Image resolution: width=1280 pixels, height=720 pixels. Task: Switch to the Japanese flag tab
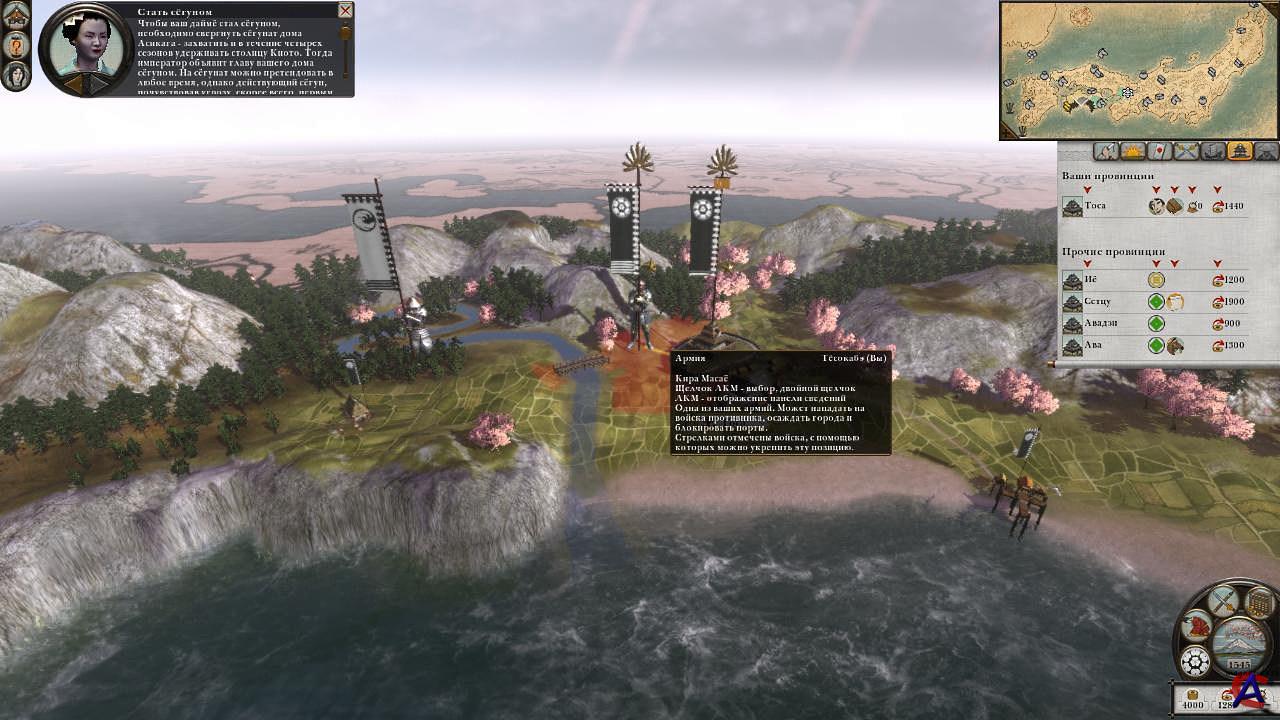click(x=1159, y=152)
